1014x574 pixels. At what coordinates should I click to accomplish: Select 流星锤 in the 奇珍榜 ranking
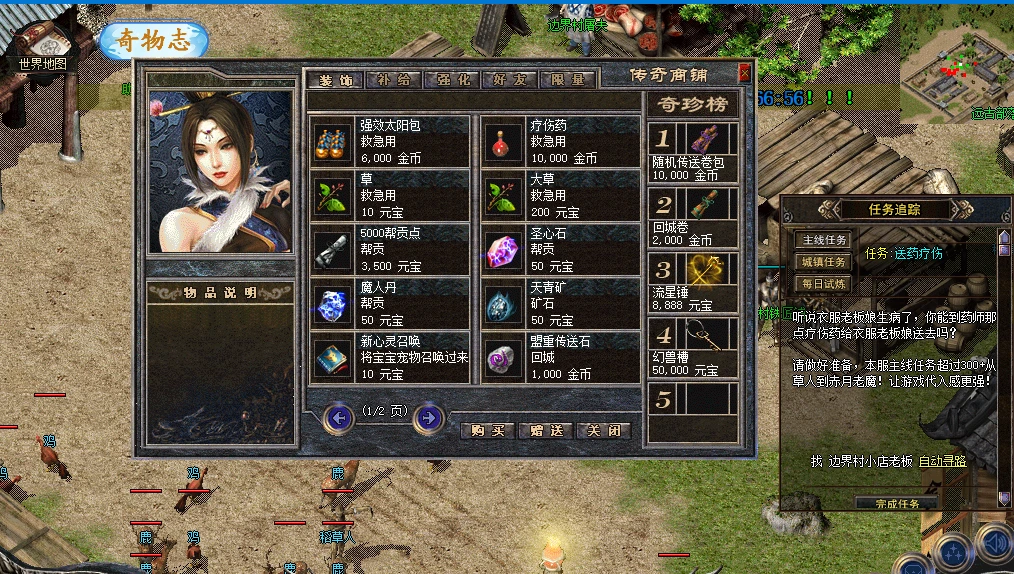[x=694, y=283]
